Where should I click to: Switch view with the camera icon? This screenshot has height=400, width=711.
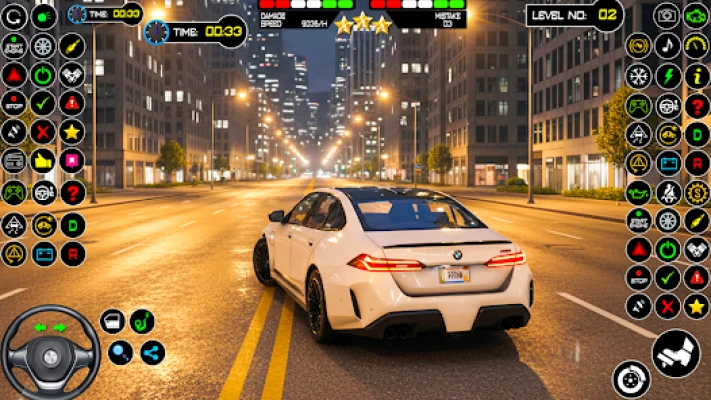click(x=667, y=16)
